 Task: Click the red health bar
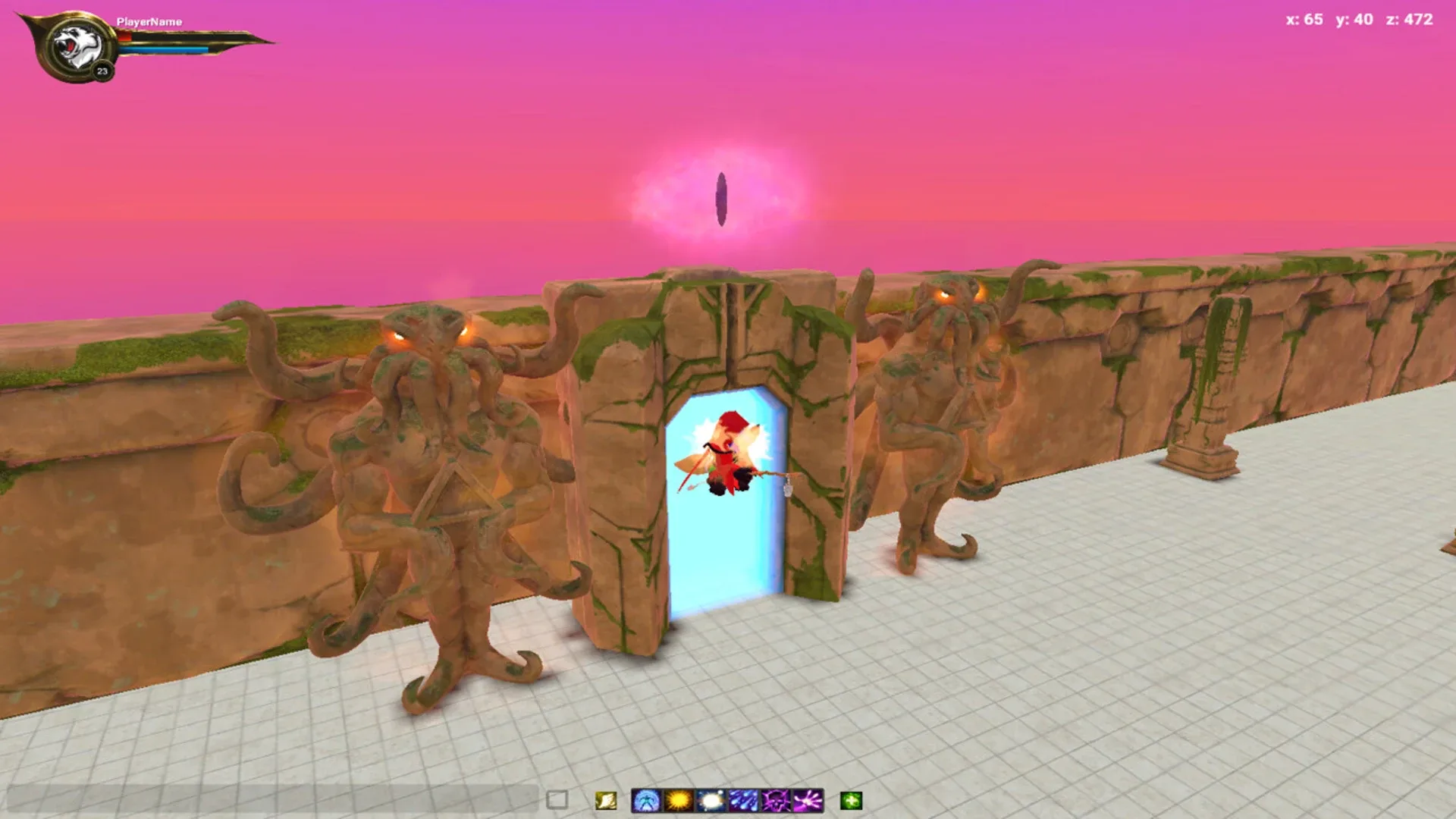pyautogui.click(x=125, y=37)
